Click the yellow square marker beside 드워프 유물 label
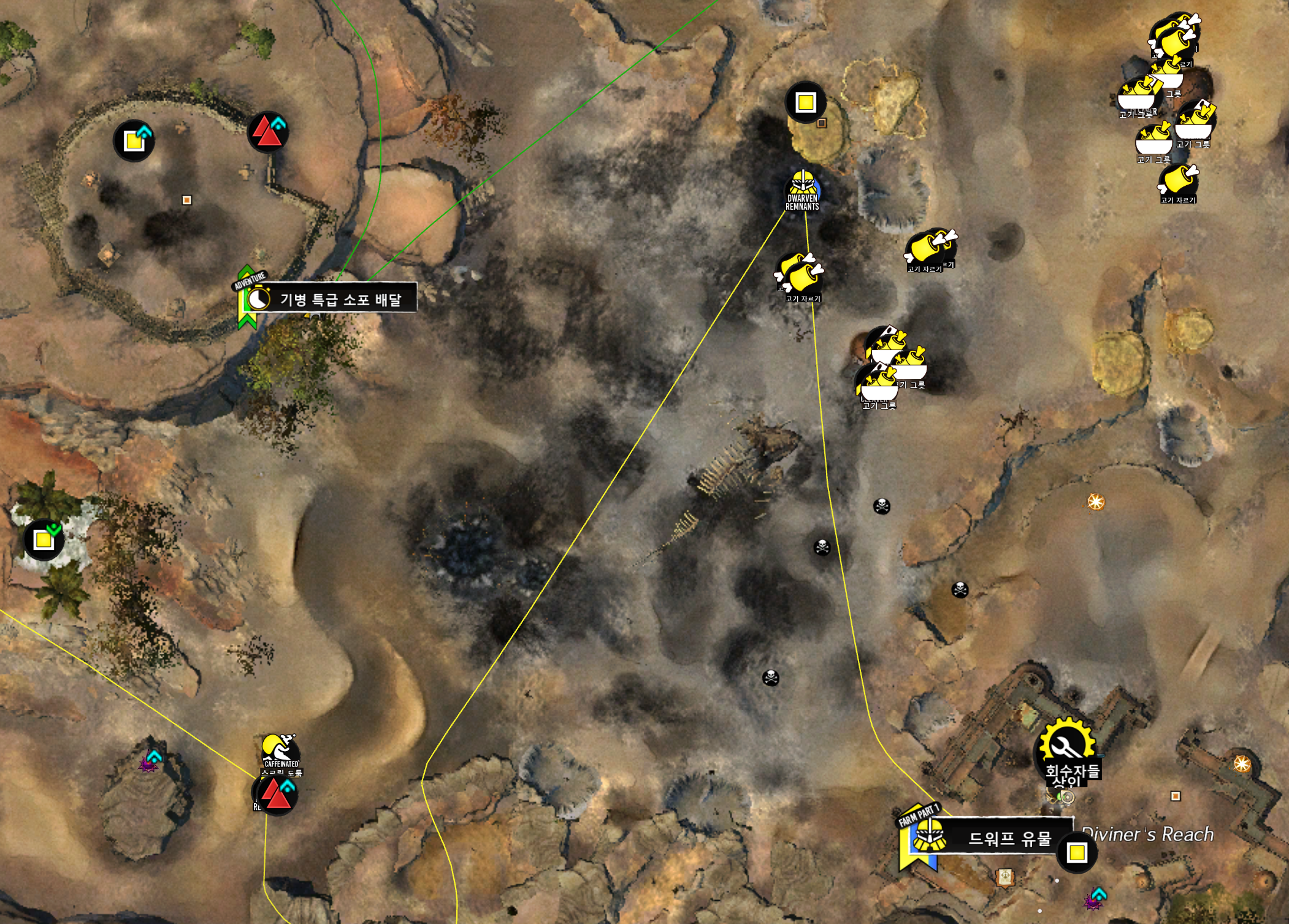Screen dimensions: 1289x924 tap(1077, 852)
